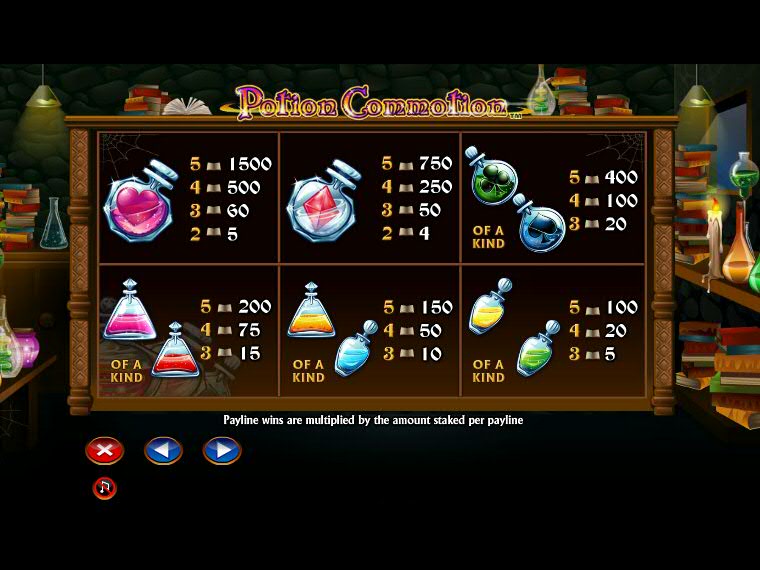Viewport: 760px width, 570px height.
Task: Go to the previous paytable page
Action: 163,451
